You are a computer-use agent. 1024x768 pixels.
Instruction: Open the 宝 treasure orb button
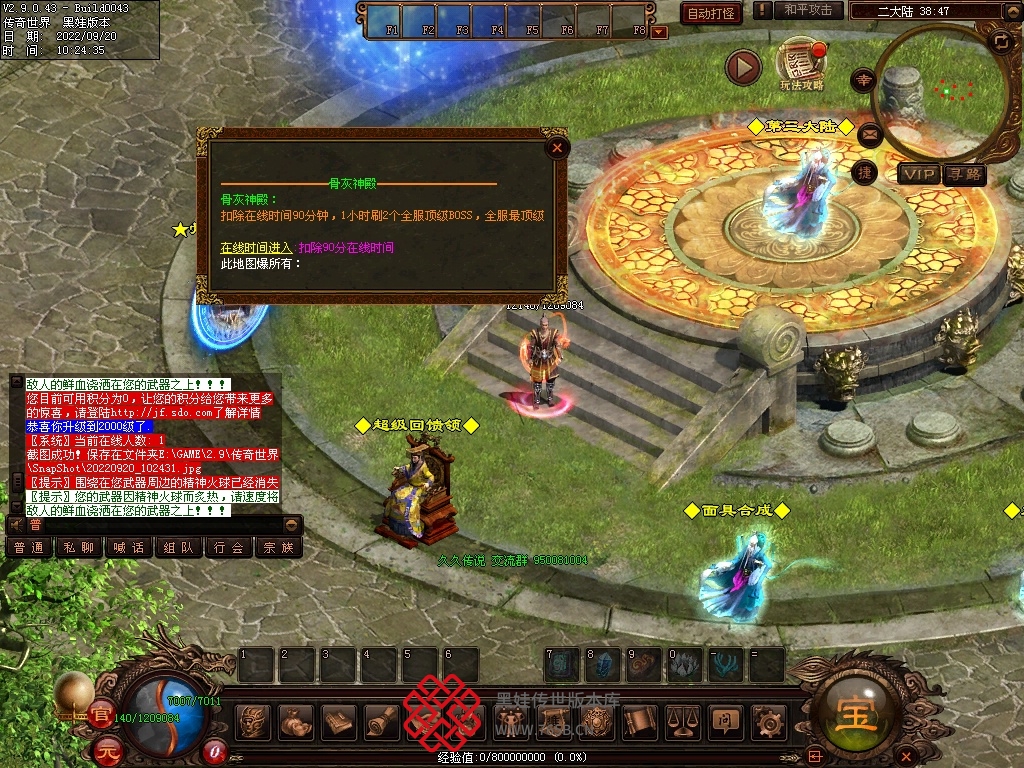(x=857, y=715)
